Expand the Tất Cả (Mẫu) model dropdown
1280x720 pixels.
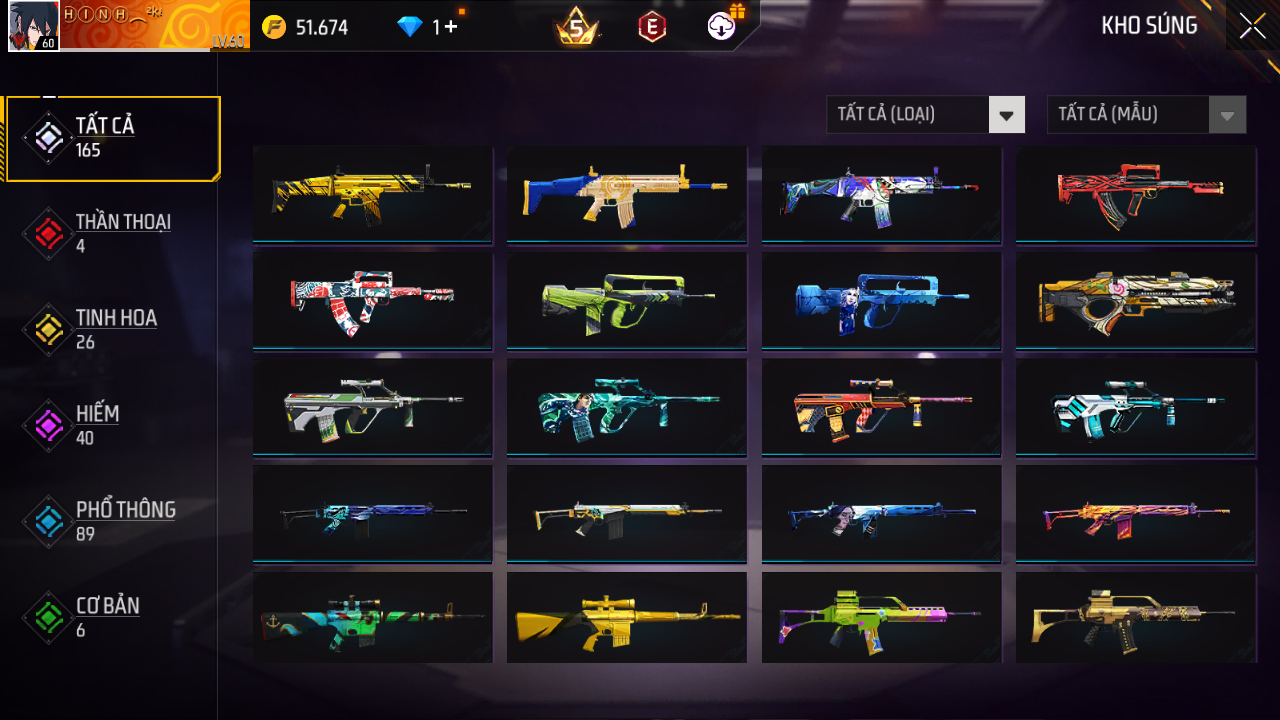[1146, 114]
